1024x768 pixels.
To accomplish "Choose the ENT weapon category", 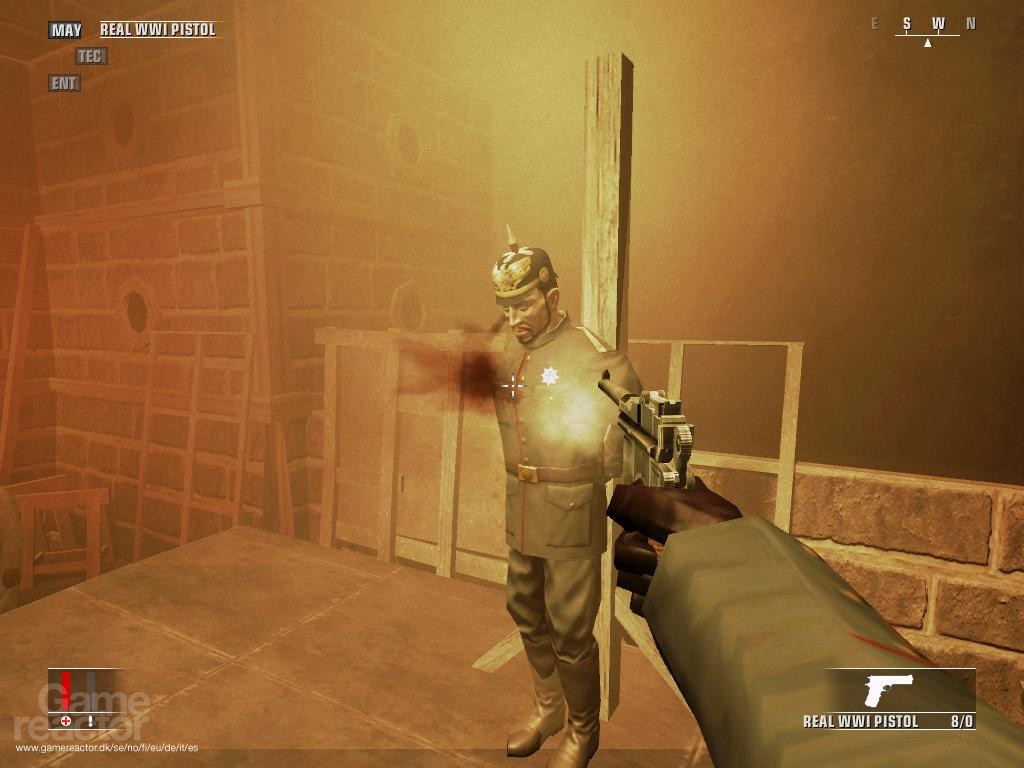I will click(64, 84).
